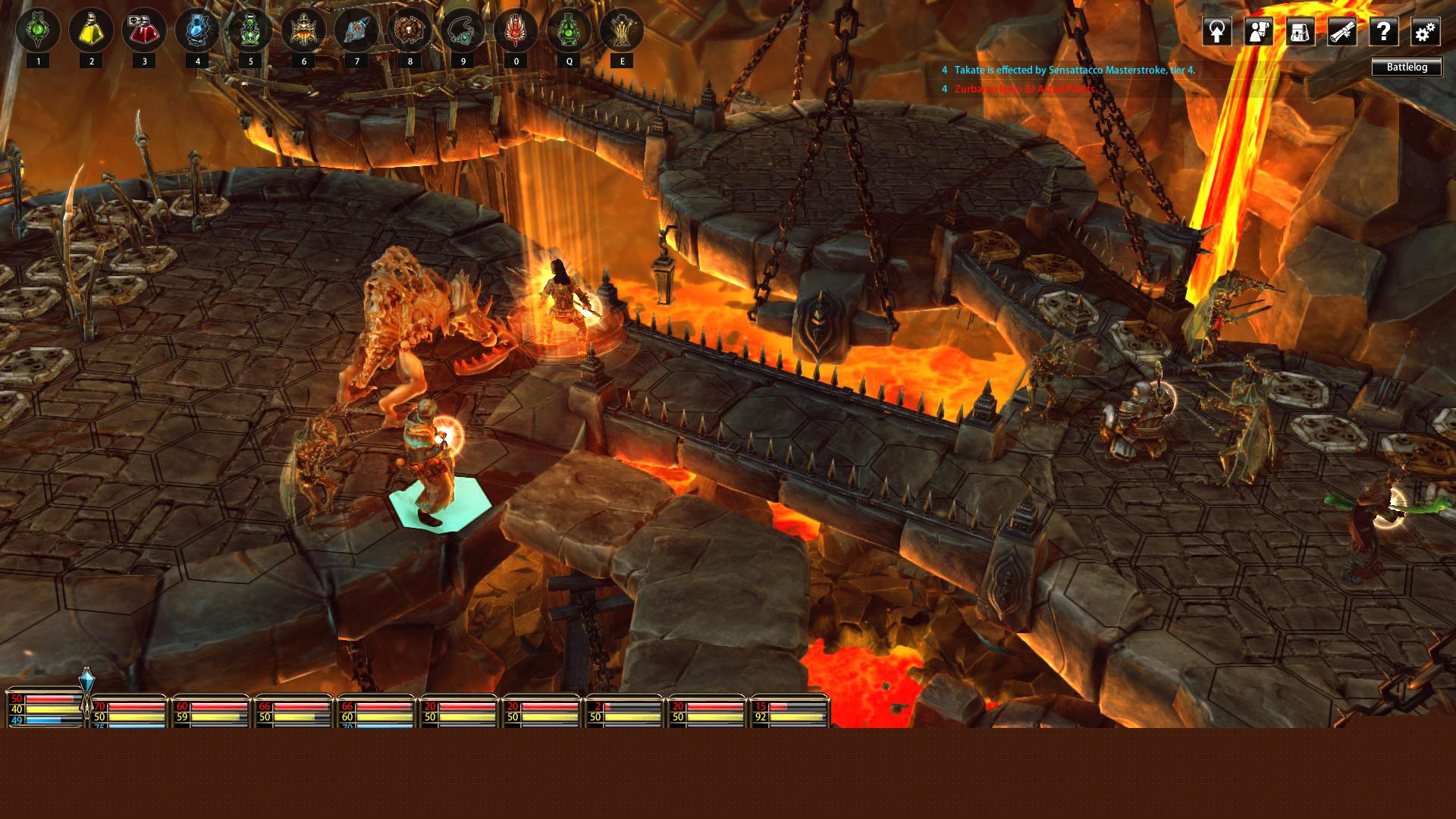Select the red skull-tagged potion
The image size is (1456, 819).
(144, 30)
